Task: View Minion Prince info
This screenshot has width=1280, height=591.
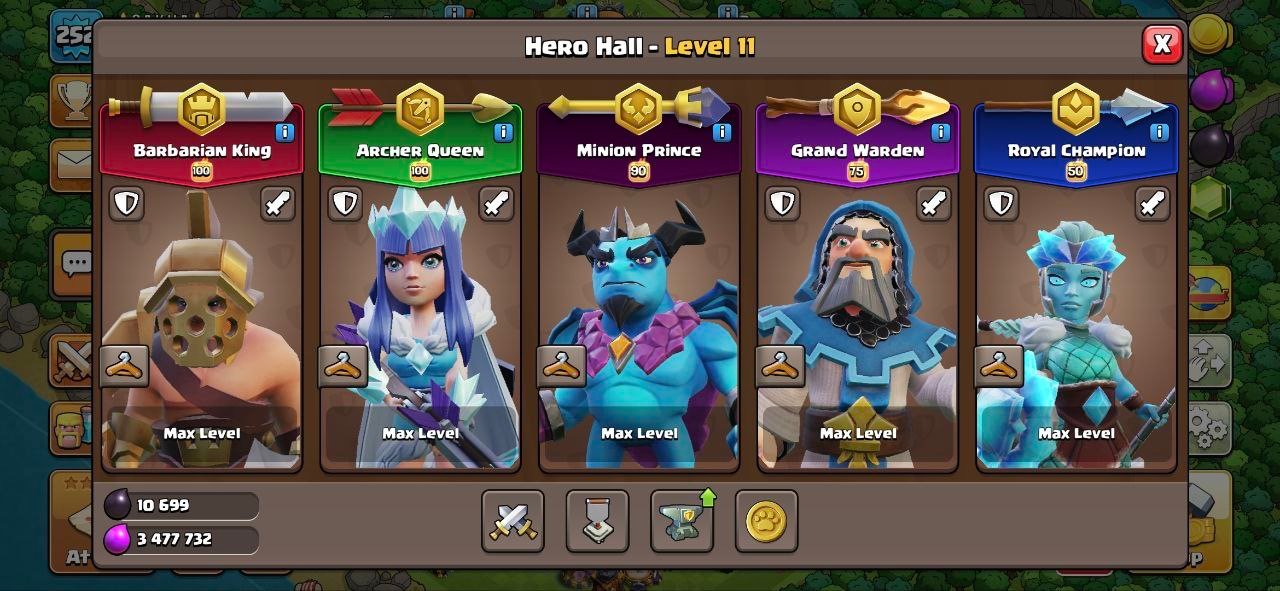Action: (x=722, y=132)
